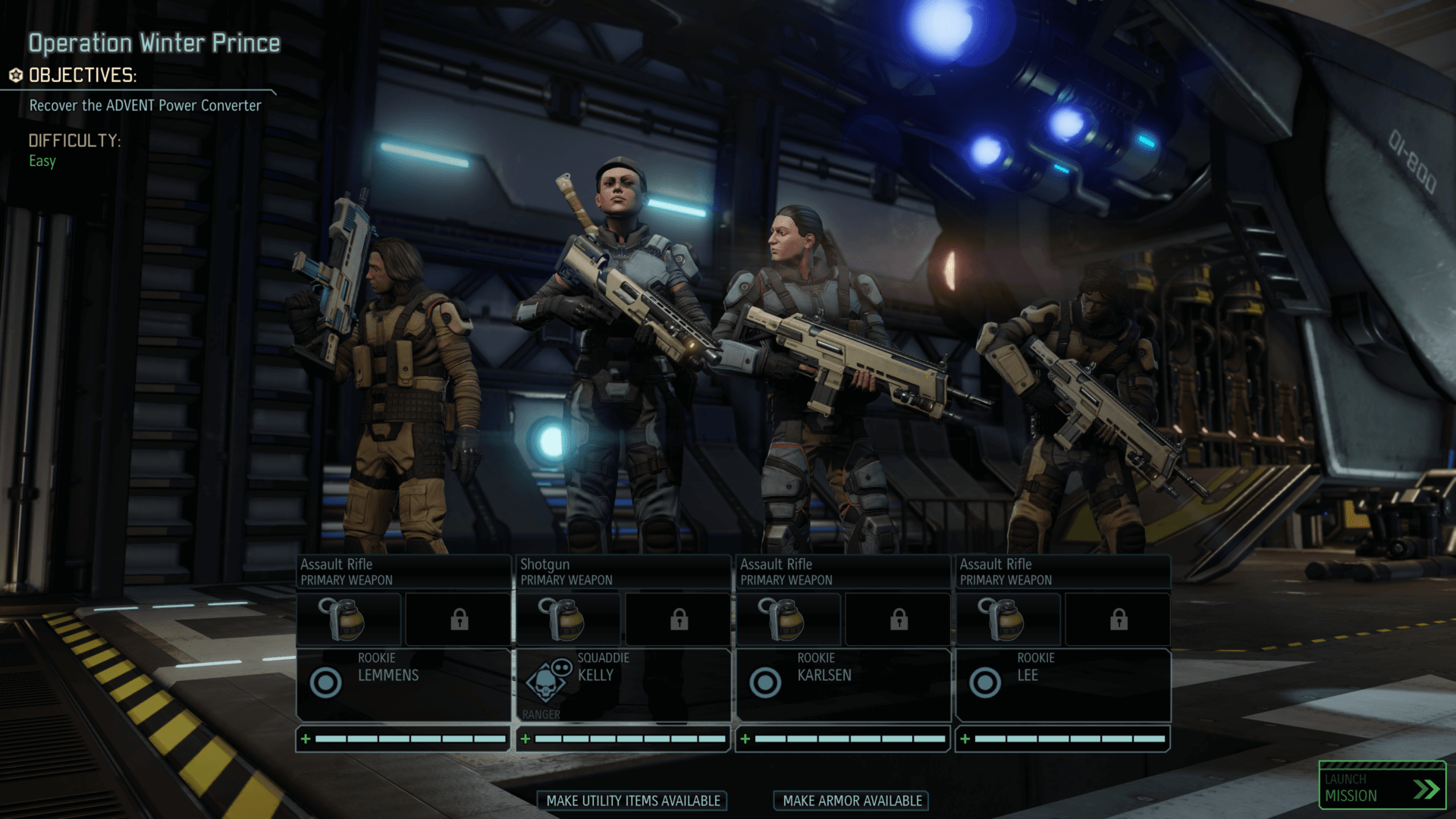The image size is (1456, 819).
Task: Select Kelly's grenade utility slot
Action: (x=569, y=620)
